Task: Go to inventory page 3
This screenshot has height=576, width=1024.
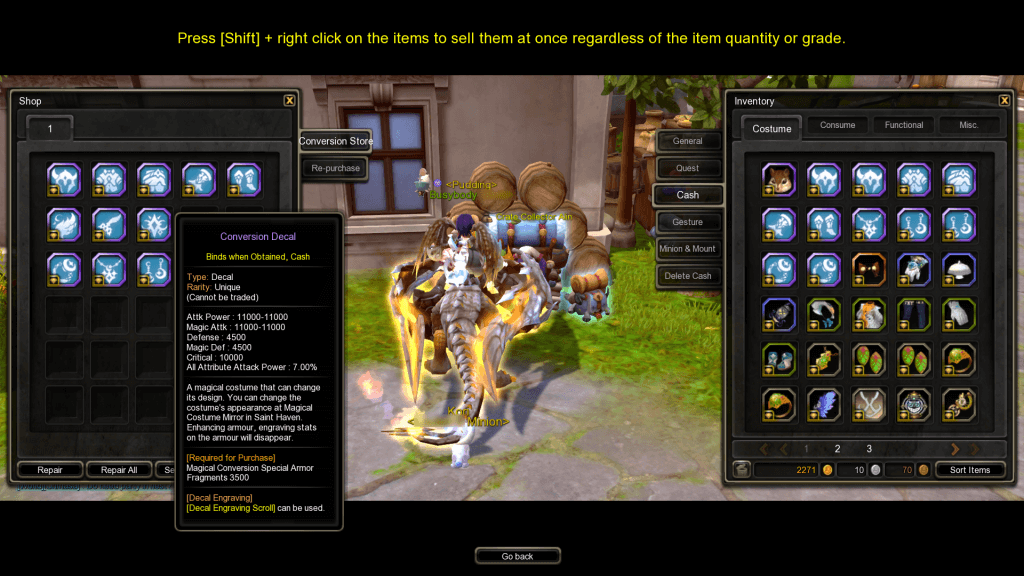Action: pyautogui.click(x=869, y=449)
